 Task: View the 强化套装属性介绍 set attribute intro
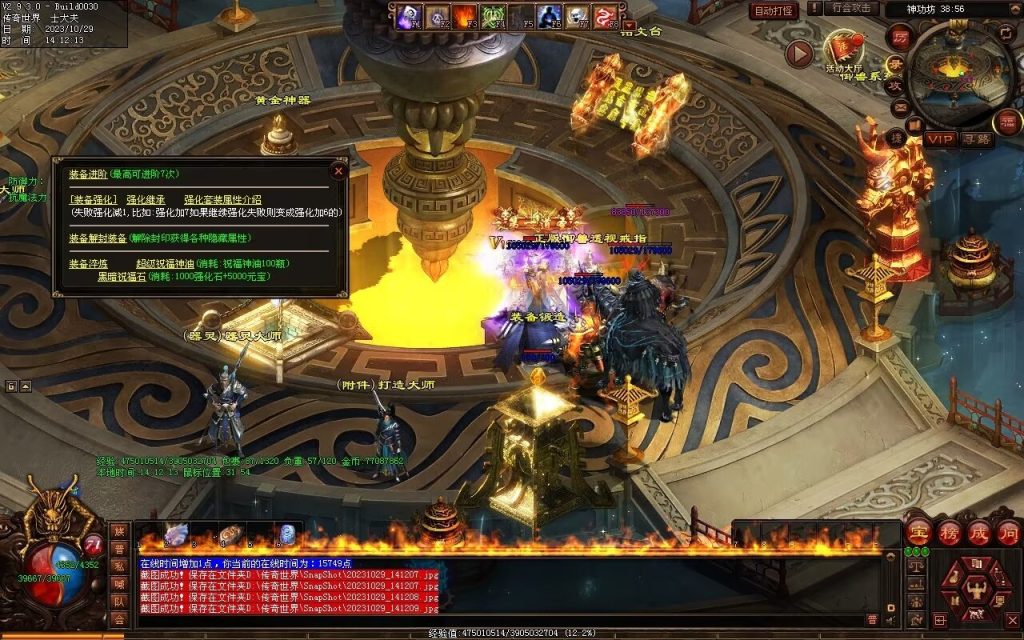222,200
